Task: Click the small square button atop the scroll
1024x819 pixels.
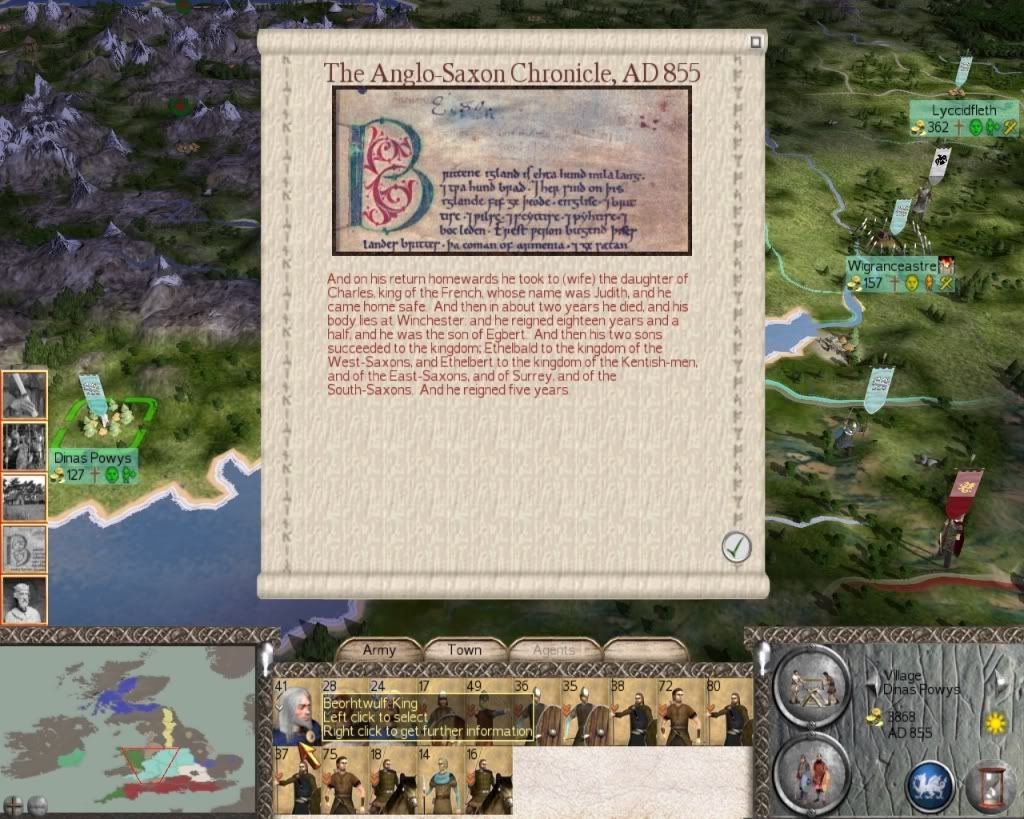Action: click(756, 42)
